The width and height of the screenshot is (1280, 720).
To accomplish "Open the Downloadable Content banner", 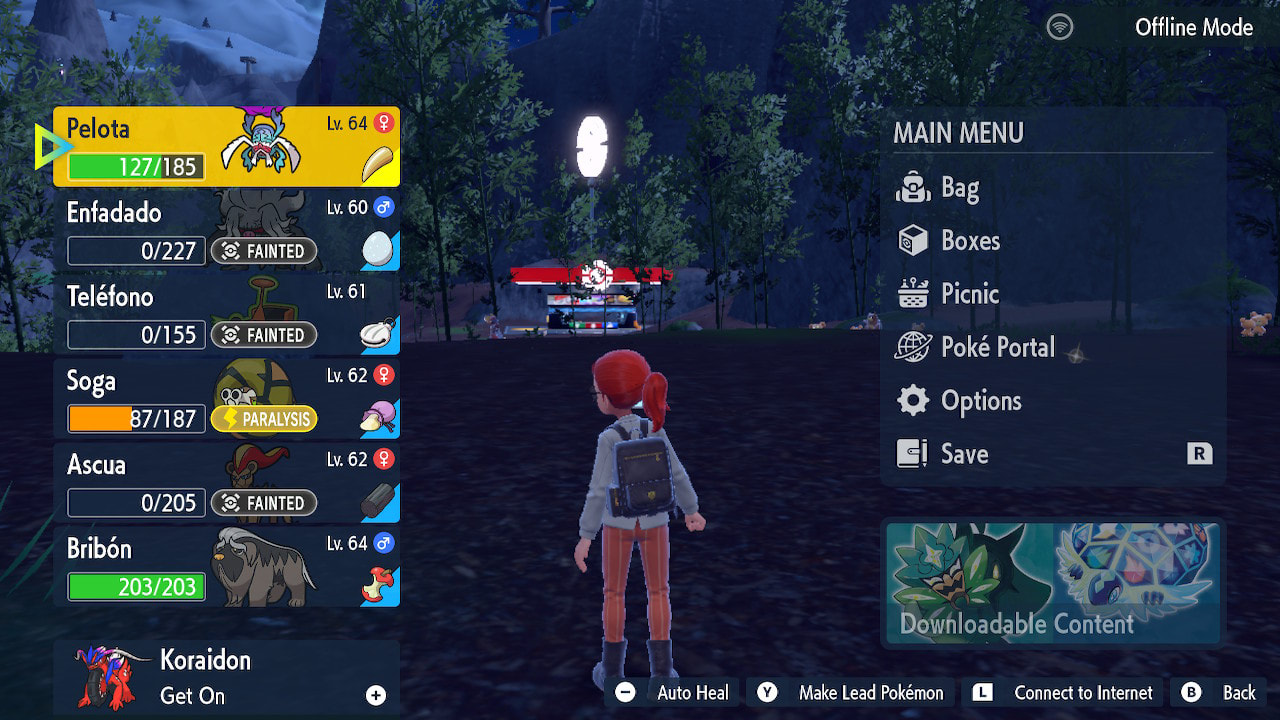I will click(1053, 583).
